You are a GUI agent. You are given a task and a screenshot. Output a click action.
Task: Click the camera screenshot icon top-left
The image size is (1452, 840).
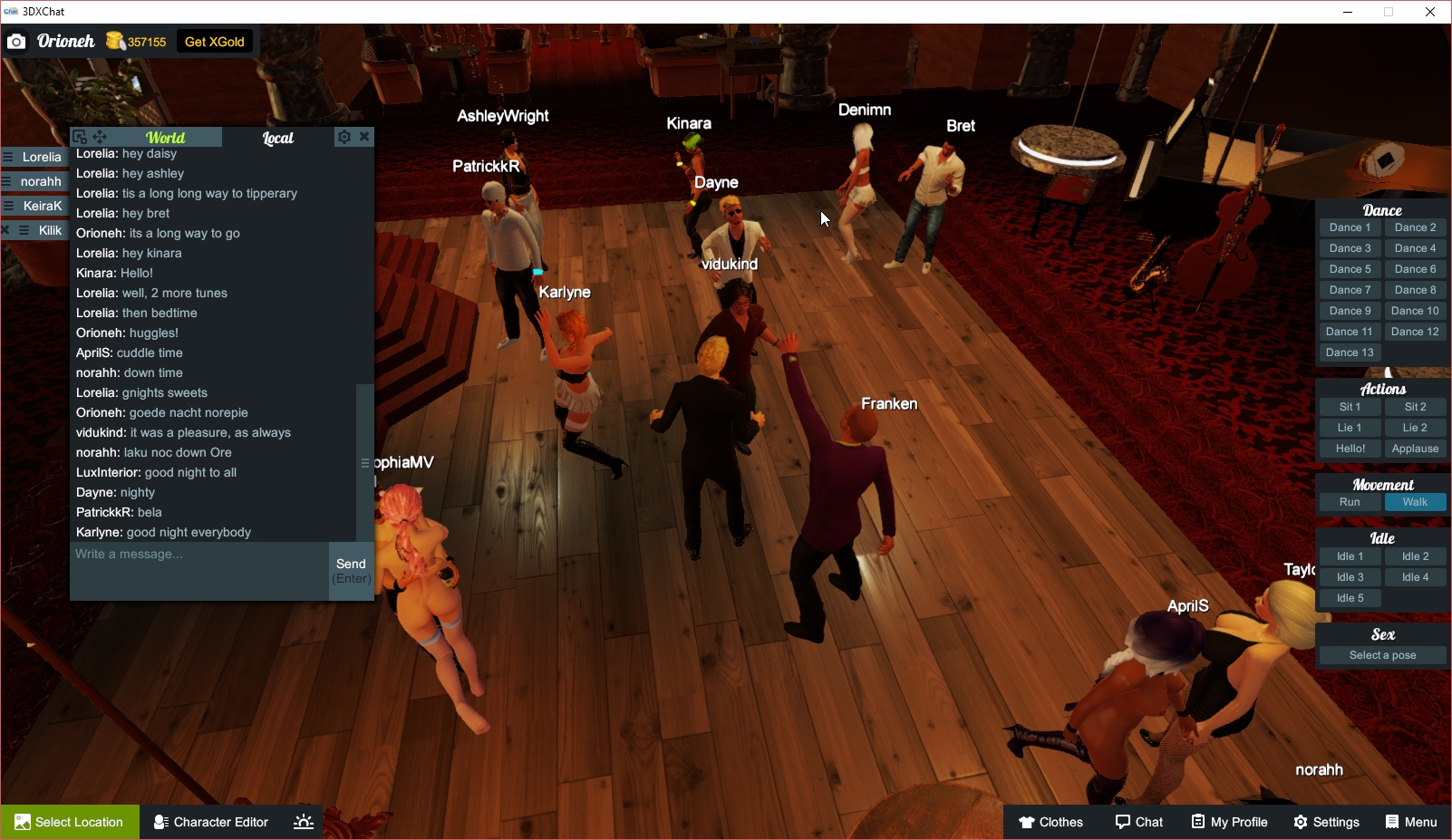(16, 41)
